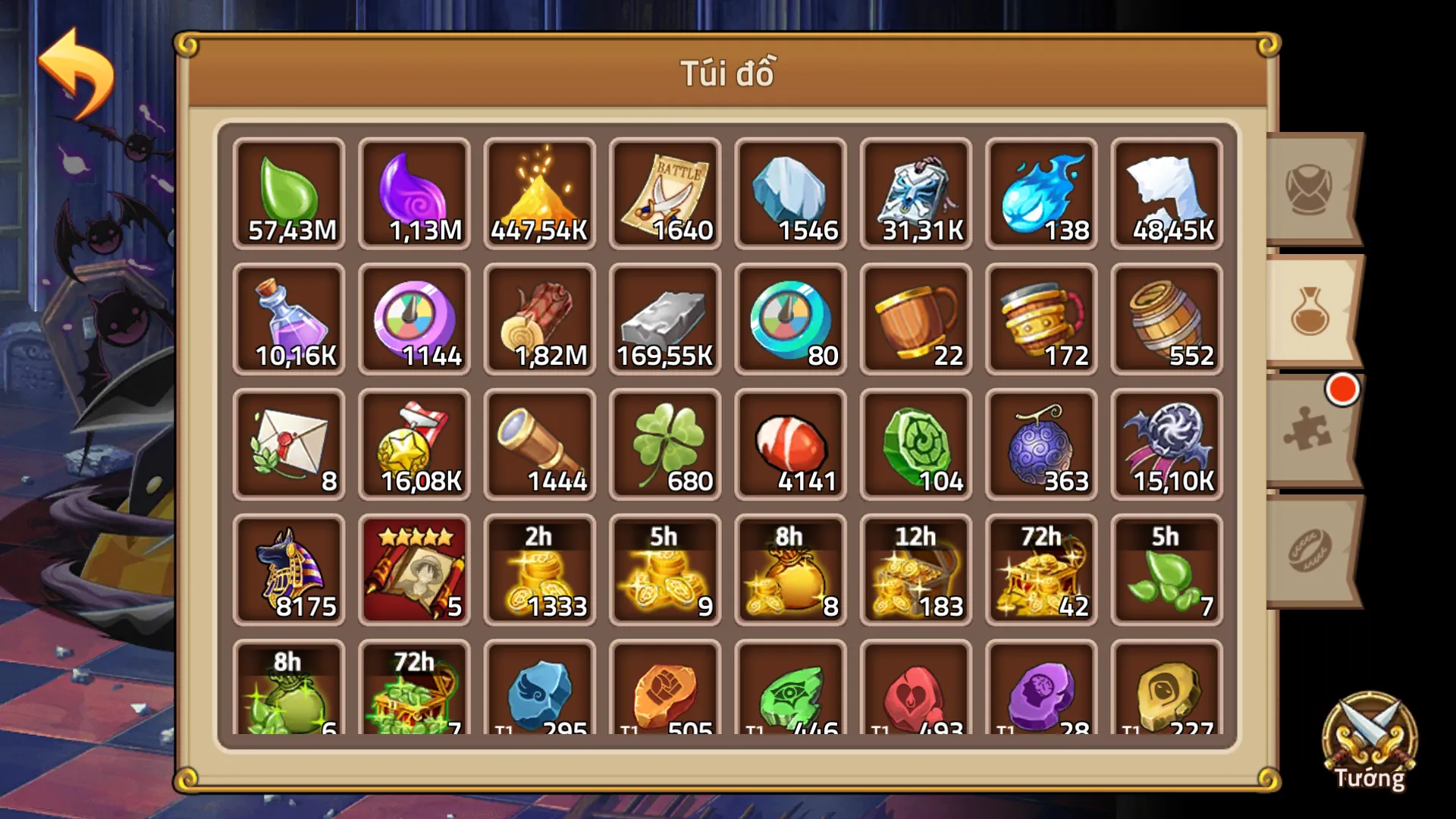This screenshot has width=1456, height=819.
Task: Select the rainbow compass item showing 80
Action: coord(789,318)
